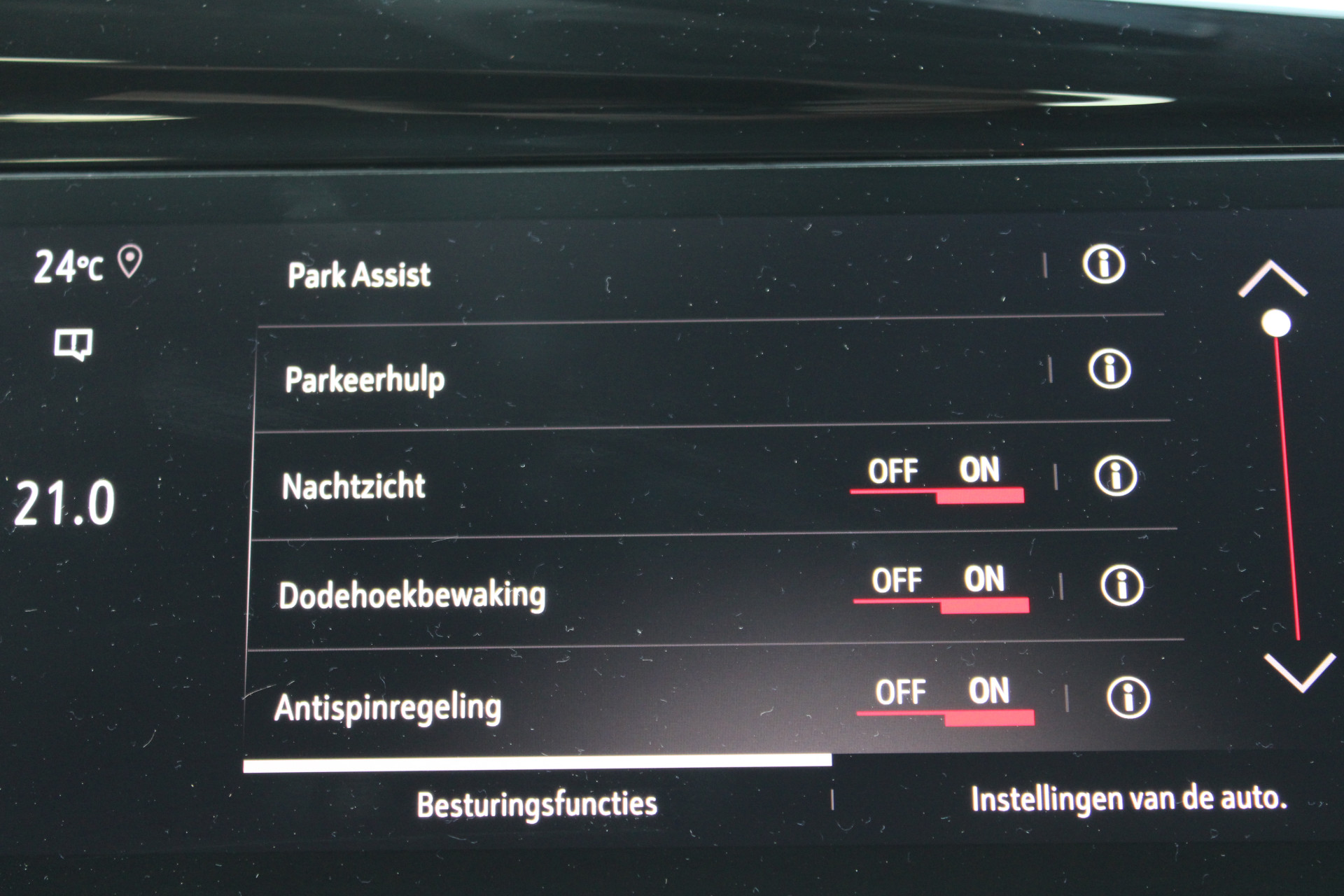Switch to the Besturingsfuncties tab
This screenshot has height=896, width=1344.
point(537,804)
